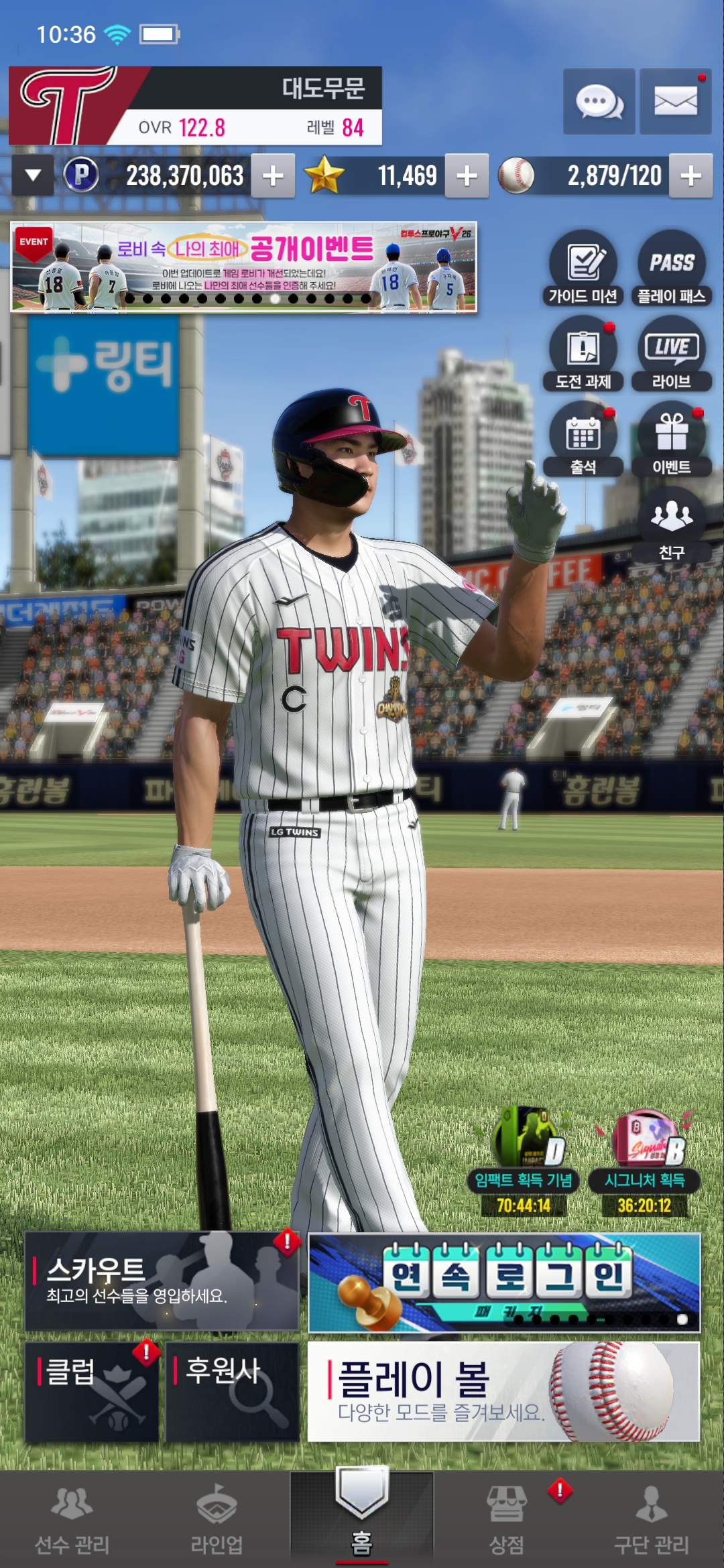
Task: Open the 스카우트 scout panel
Action: click(162, 1281)
